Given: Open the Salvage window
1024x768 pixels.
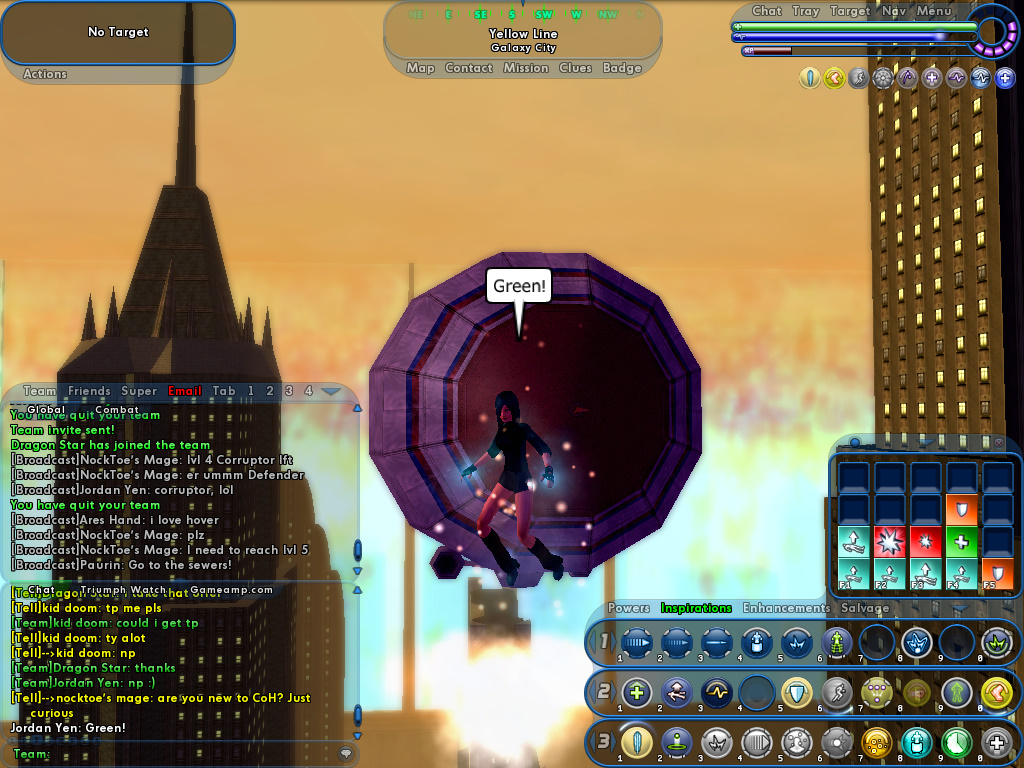Looking at the screenshot, I should [x=865, y=608].
